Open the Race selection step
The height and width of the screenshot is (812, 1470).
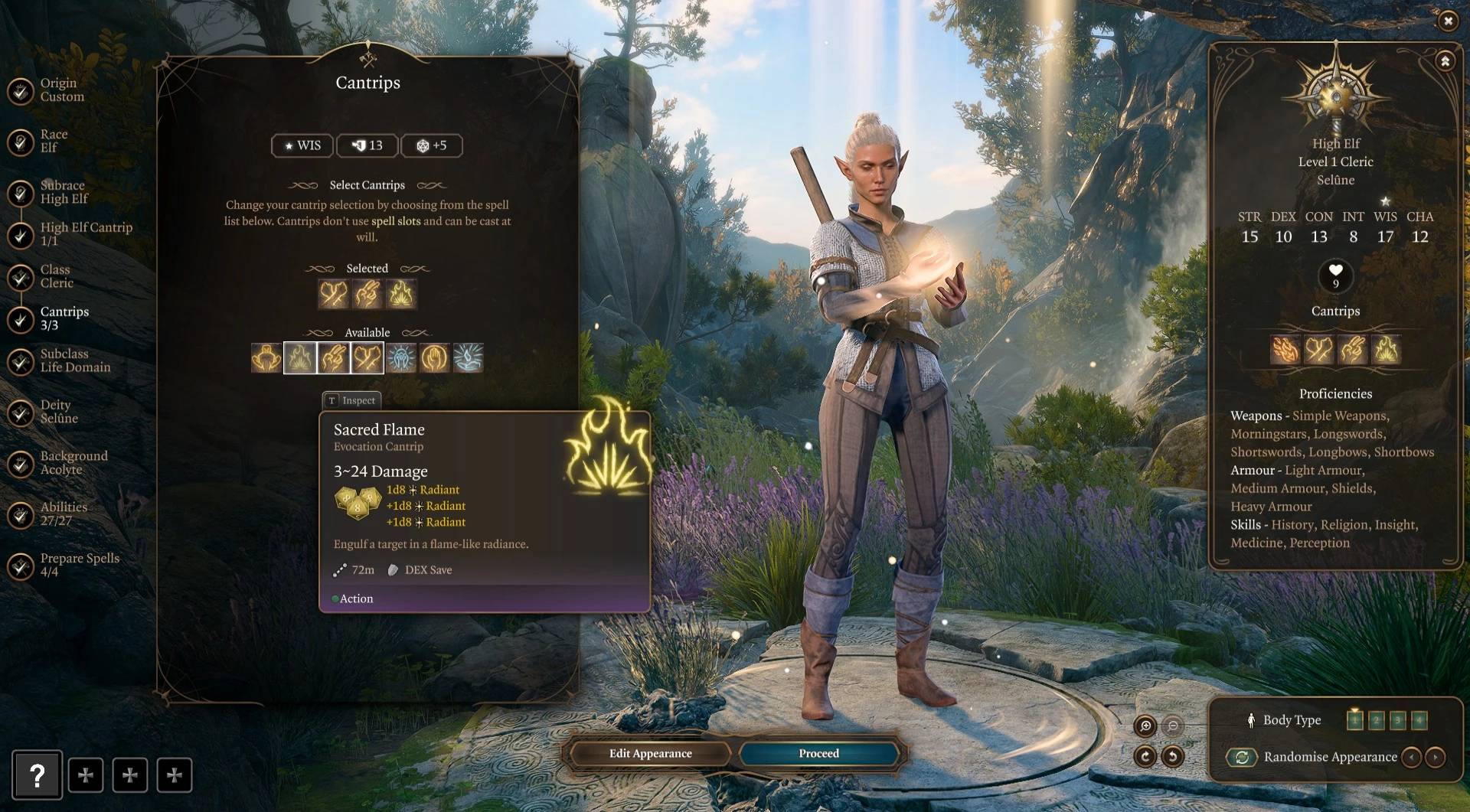pyautogui.click(x=54, y=142)
